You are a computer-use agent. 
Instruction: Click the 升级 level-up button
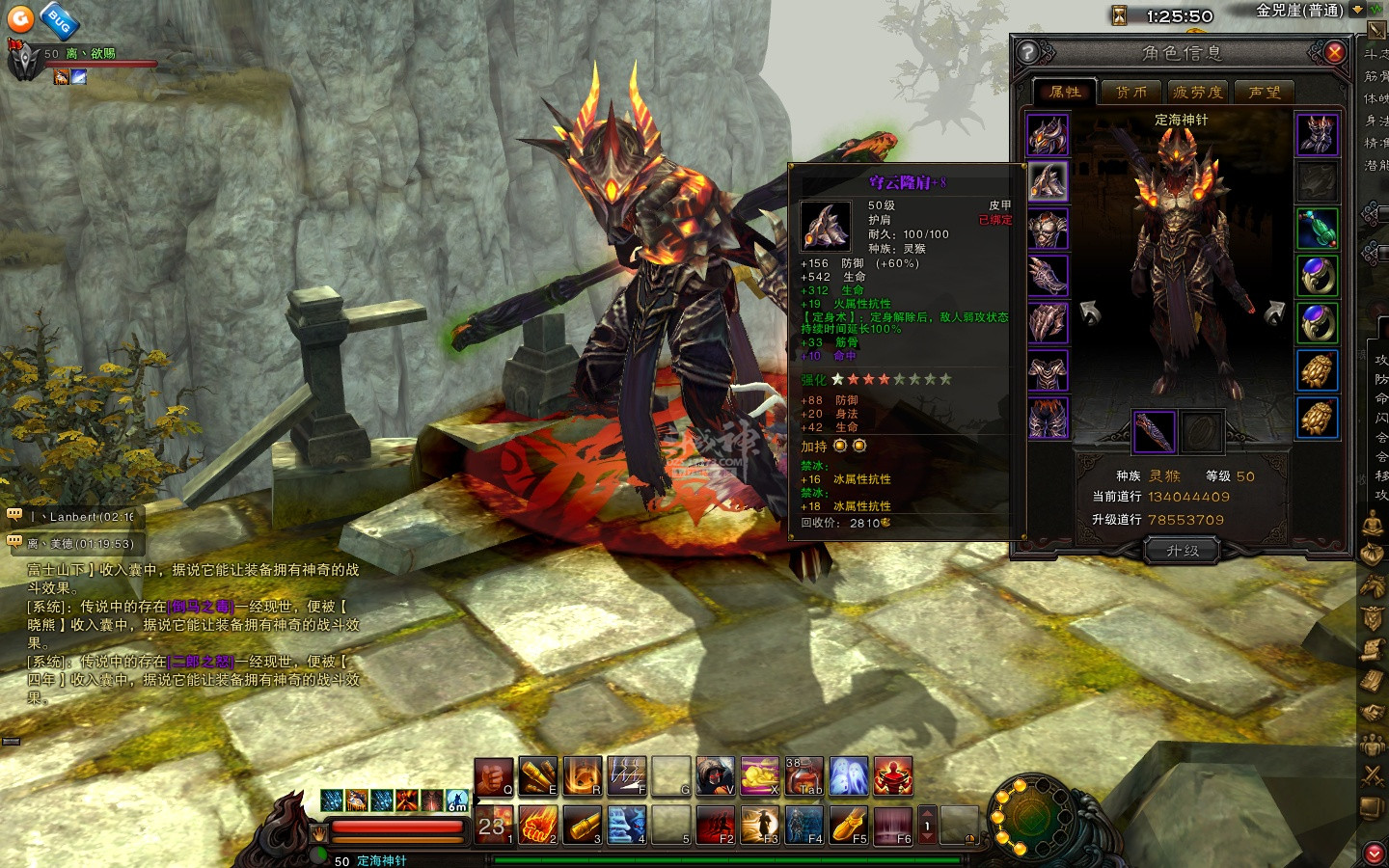point(1182,551)
